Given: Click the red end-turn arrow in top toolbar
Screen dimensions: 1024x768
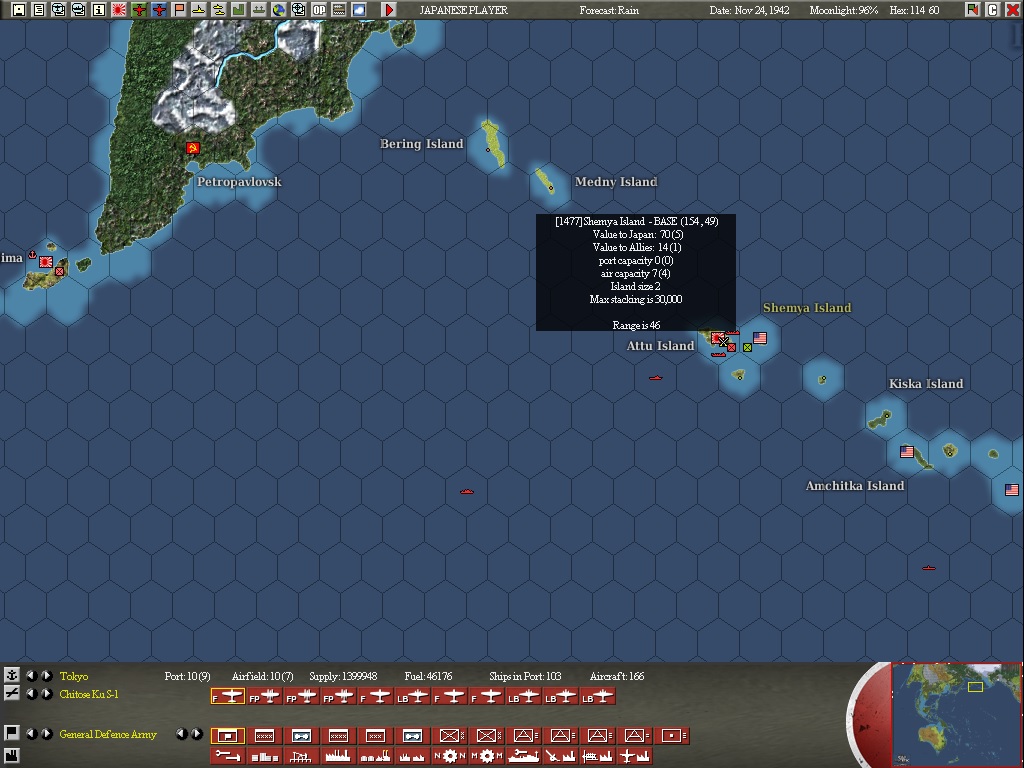Looking at the screenshot, I should click(x=389, y=10).
